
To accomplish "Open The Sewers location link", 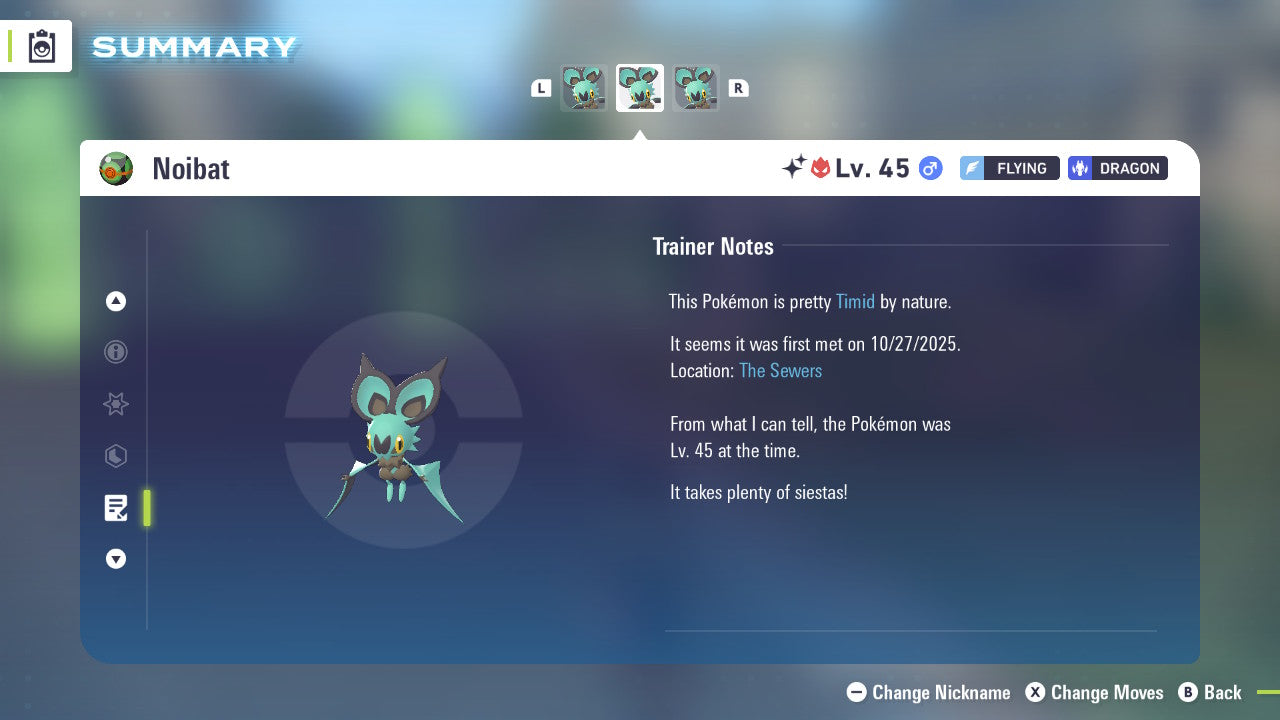I will [x=780, y=370].
